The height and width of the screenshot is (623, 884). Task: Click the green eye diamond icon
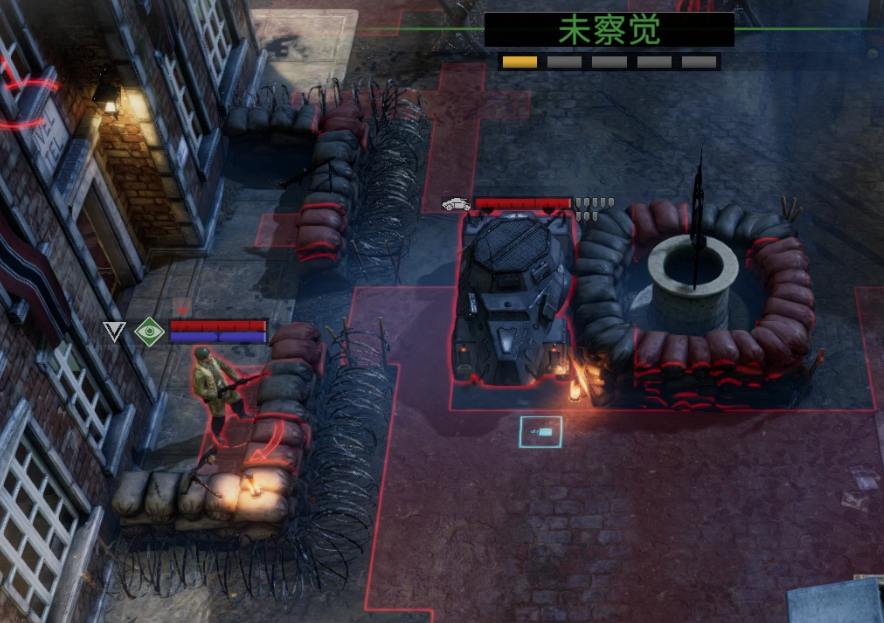click(x=149, y=331)
